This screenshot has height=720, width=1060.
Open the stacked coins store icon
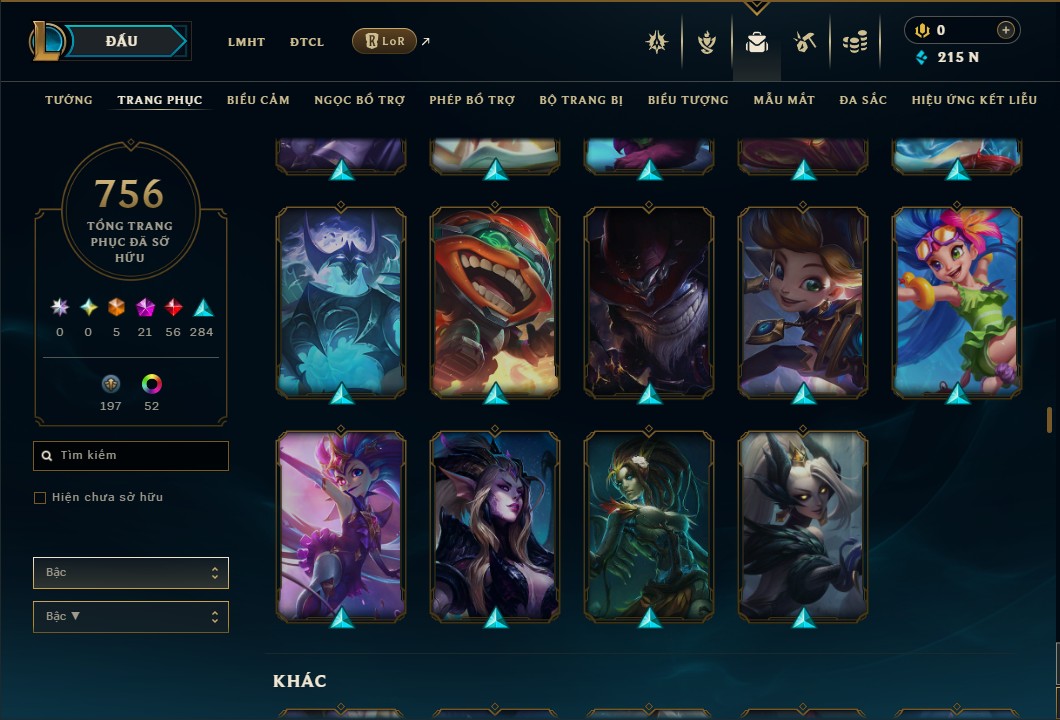854,42
